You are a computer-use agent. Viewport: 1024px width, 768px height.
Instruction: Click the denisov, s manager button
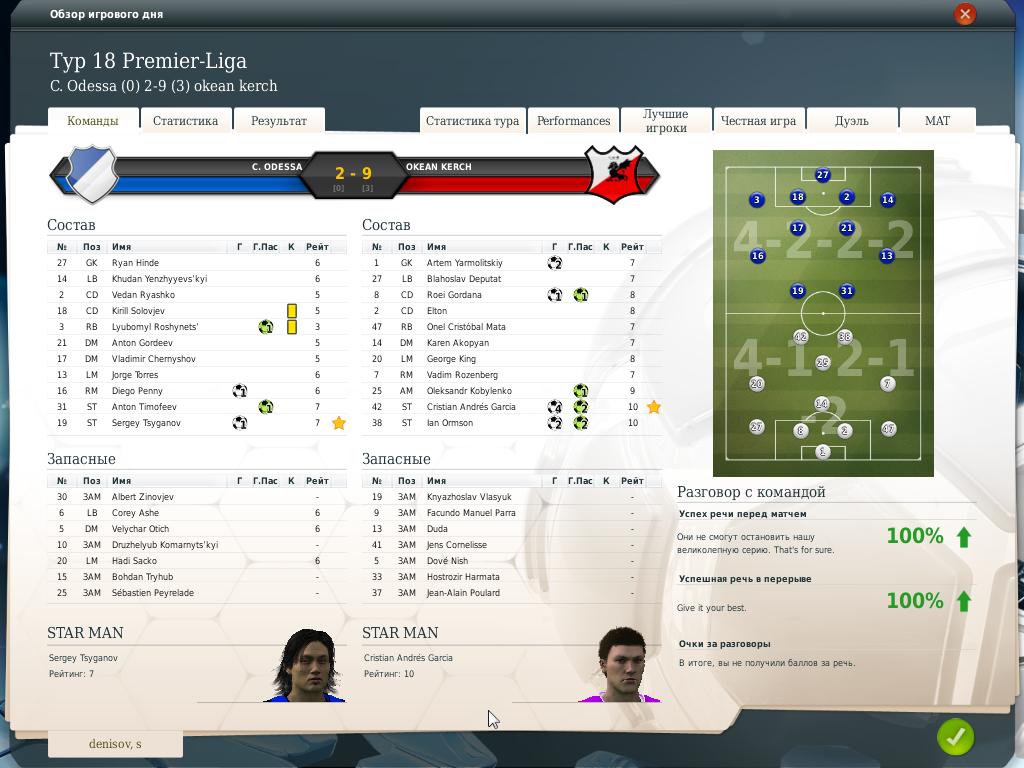coord(115,744)
